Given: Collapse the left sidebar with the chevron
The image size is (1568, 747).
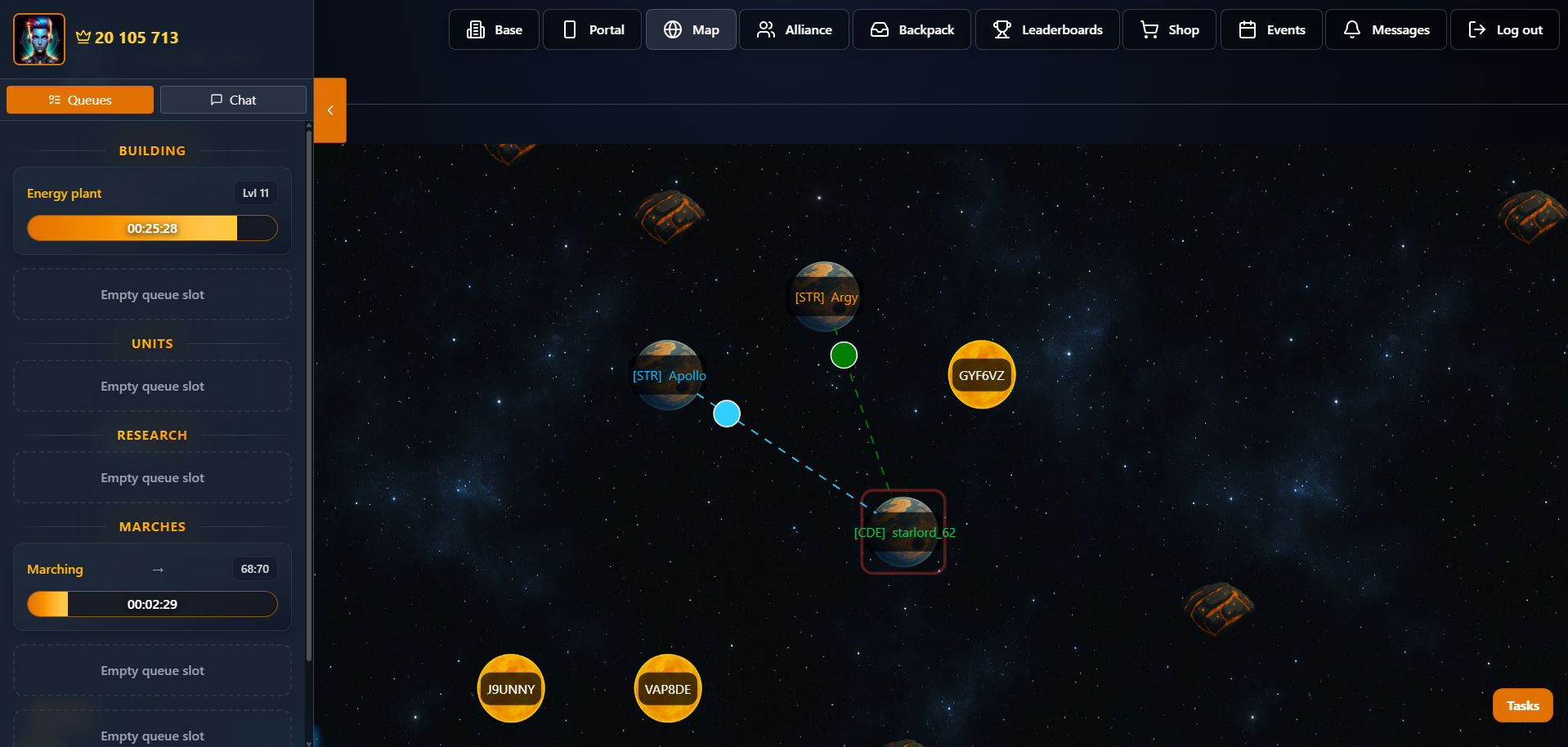Looking at the screenshot, I should 330,110.
